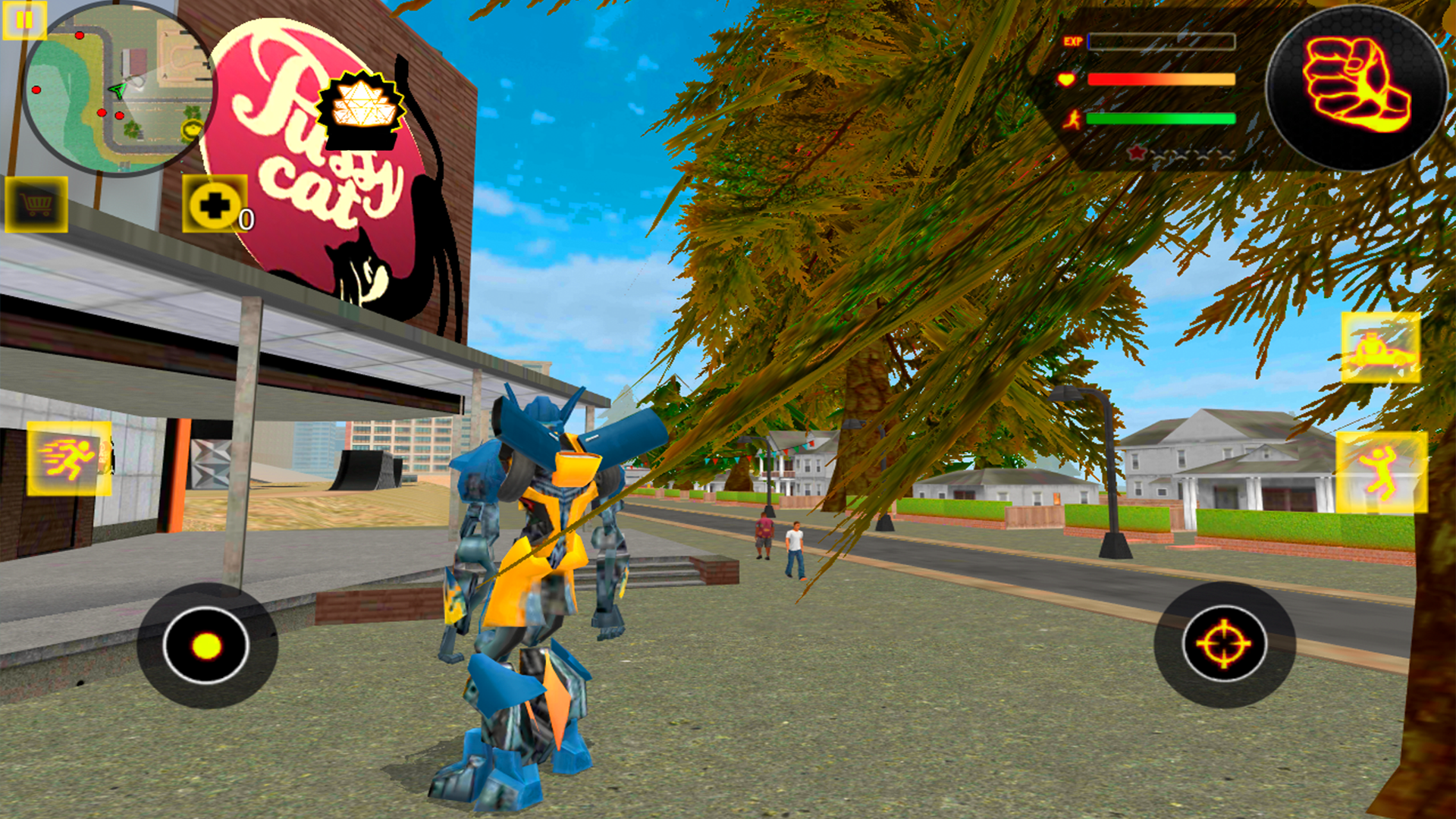Tap the heart icon beside the health bar

[x=1067, y=80]
